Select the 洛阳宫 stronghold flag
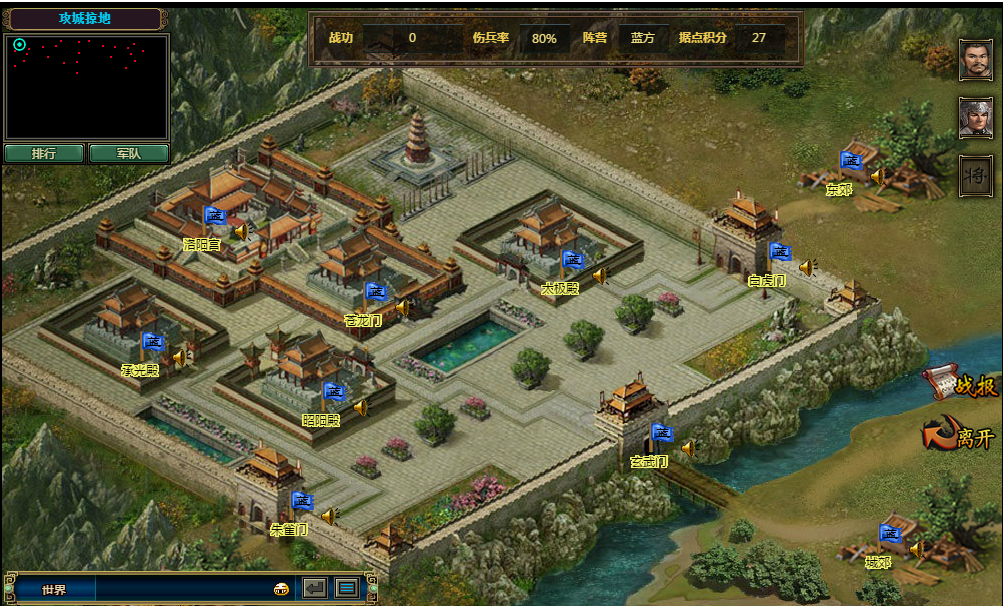The width and height of the screenshot is (1003, 606). point(215,216)
